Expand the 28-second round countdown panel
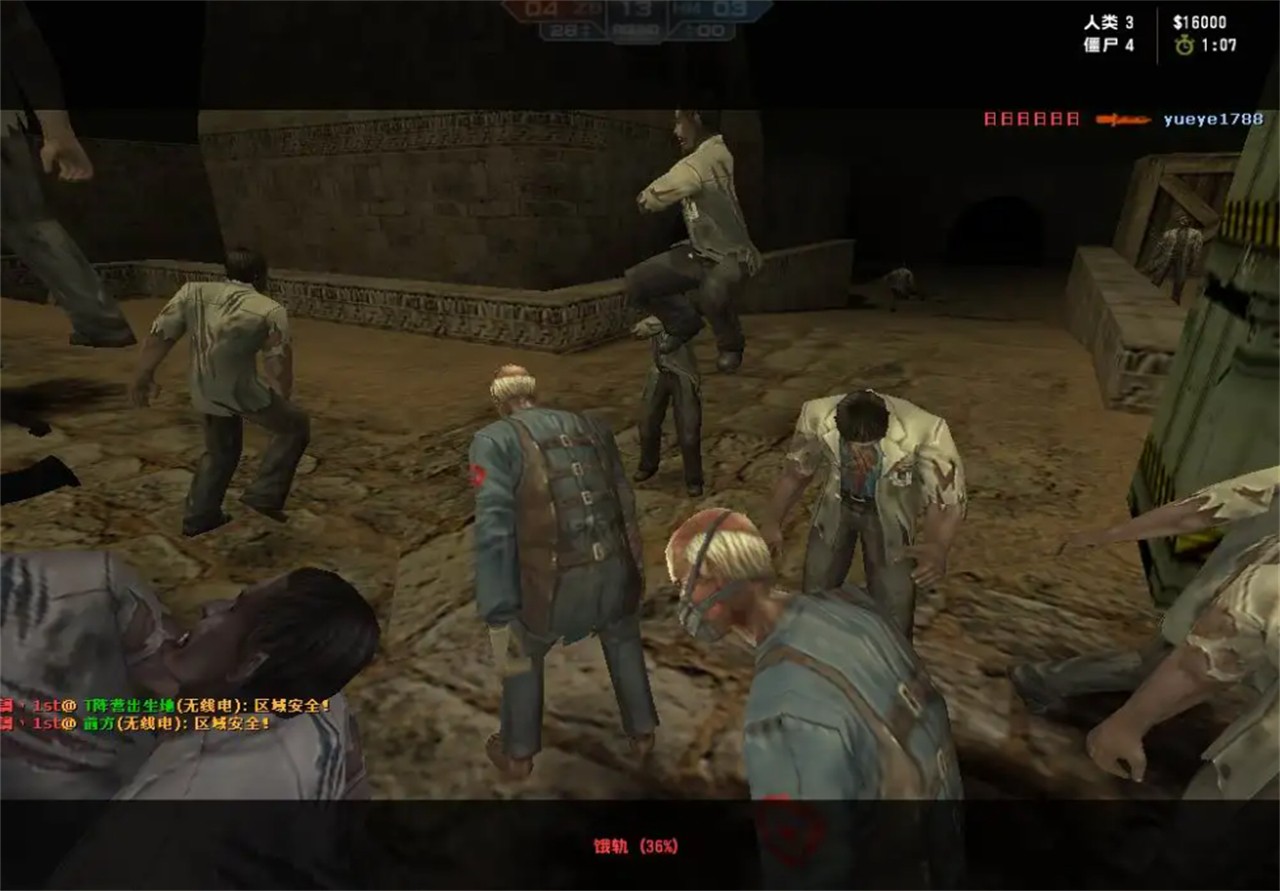The height and width of the screenshot is (891, 1280). coord(562,29)
